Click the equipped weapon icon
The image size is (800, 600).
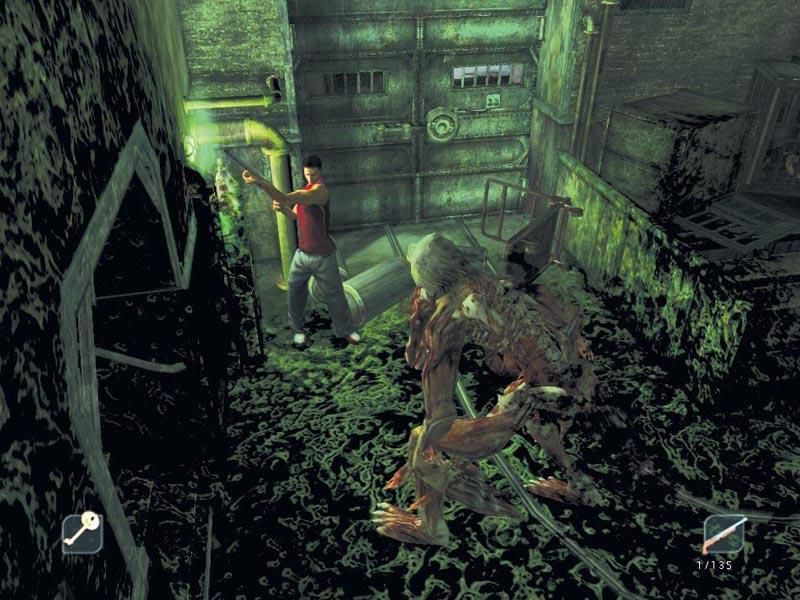click(723, 535)
